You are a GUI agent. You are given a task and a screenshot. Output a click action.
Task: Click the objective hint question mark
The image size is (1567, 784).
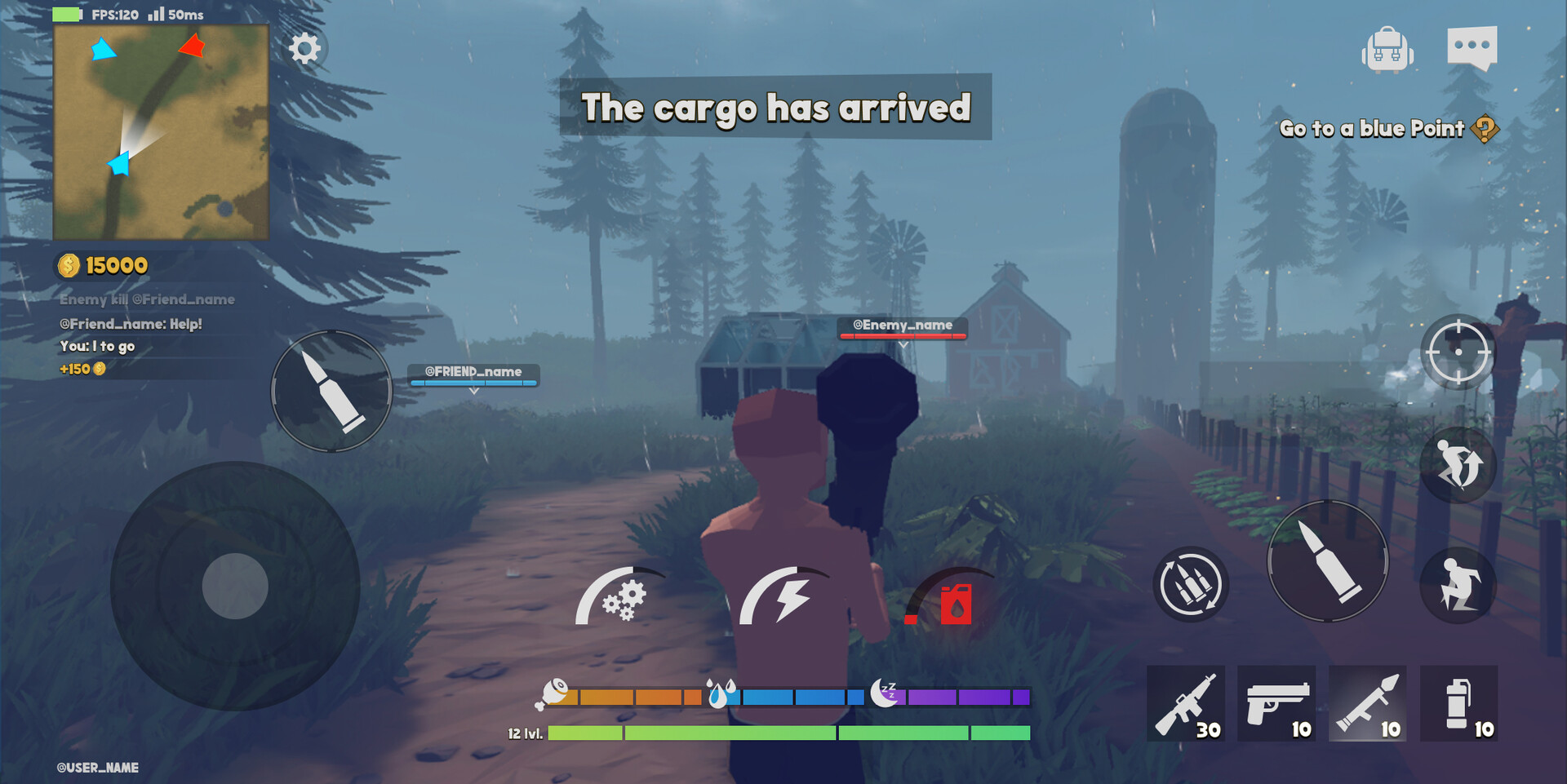[1485, 129]
